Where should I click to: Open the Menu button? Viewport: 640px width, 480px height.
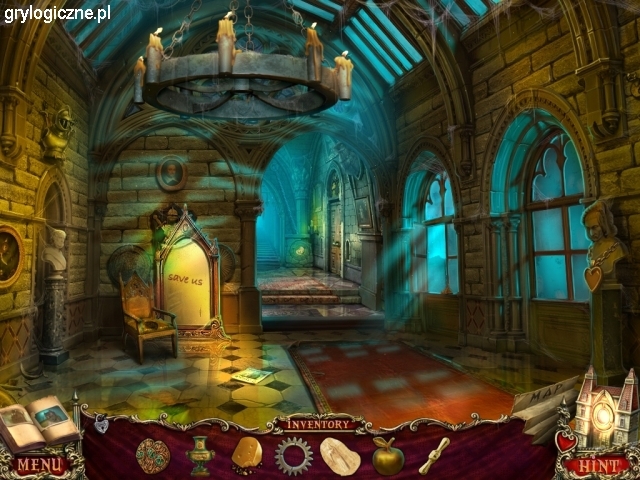[x=39, y=465]
